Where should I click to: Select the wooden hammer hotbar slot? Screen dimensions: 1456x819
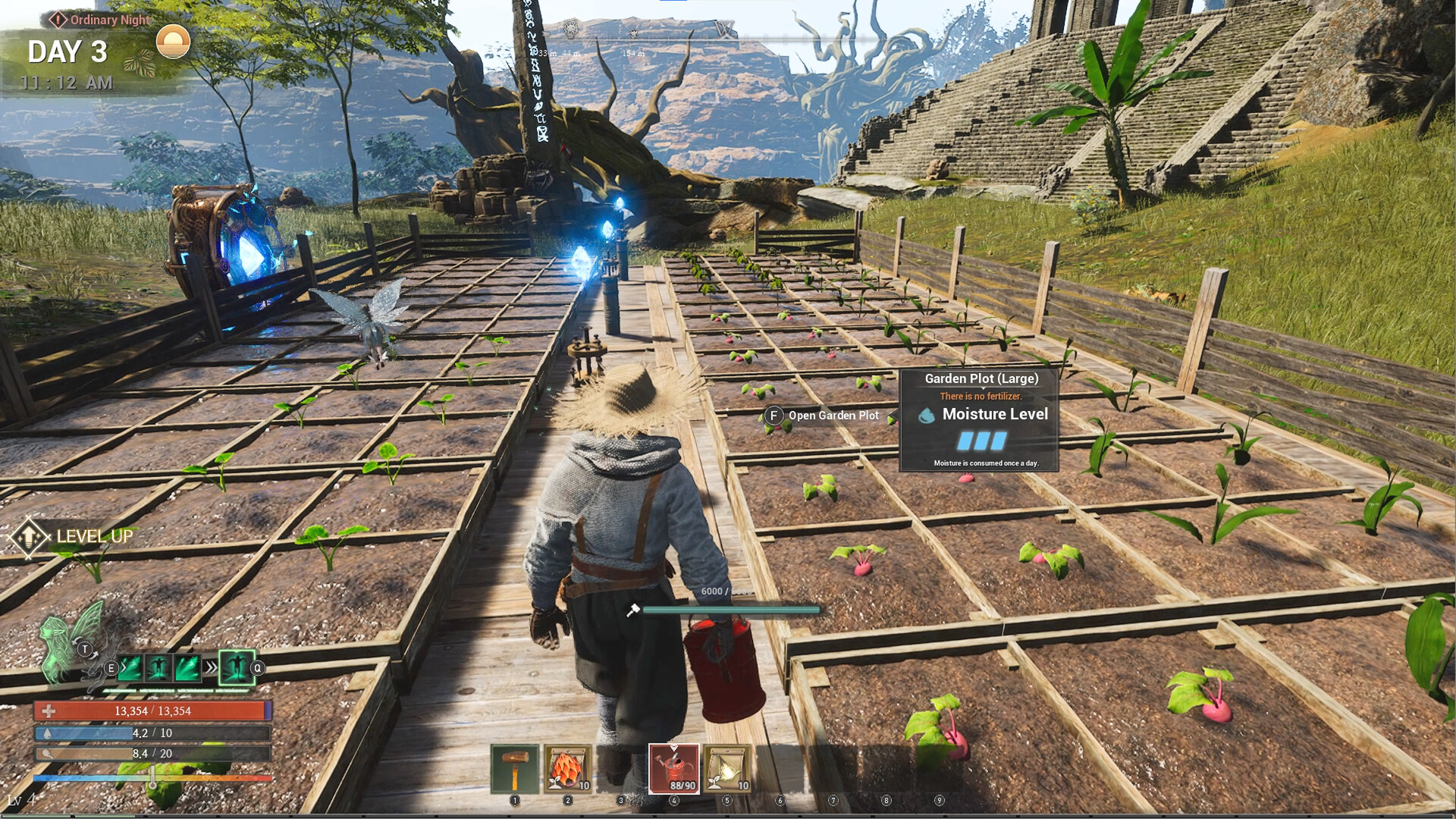click(515, 769)
